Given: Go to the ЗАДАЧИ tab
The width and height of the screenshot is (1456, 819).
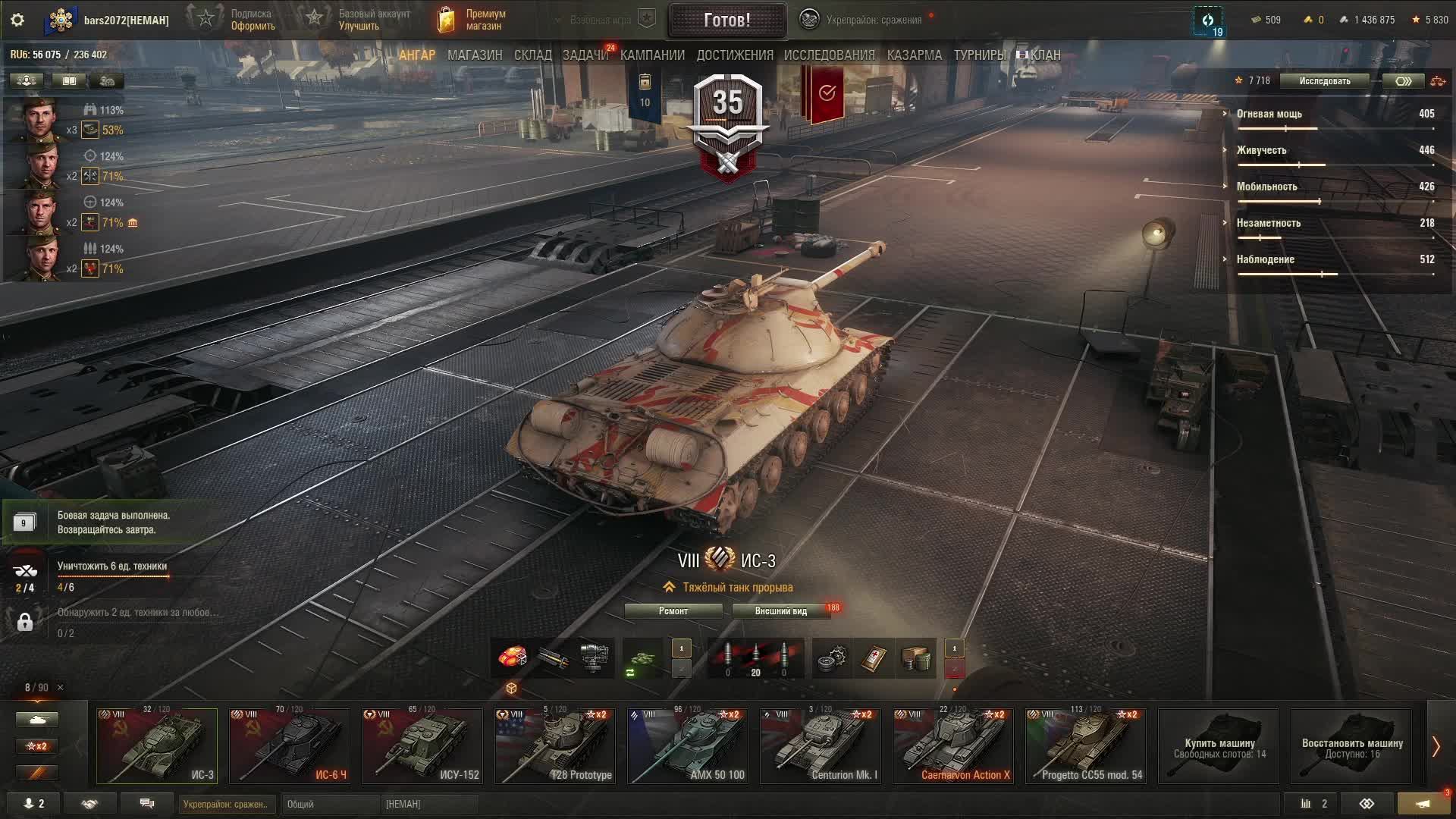Looking at the screenshot, I should [585, 55].
